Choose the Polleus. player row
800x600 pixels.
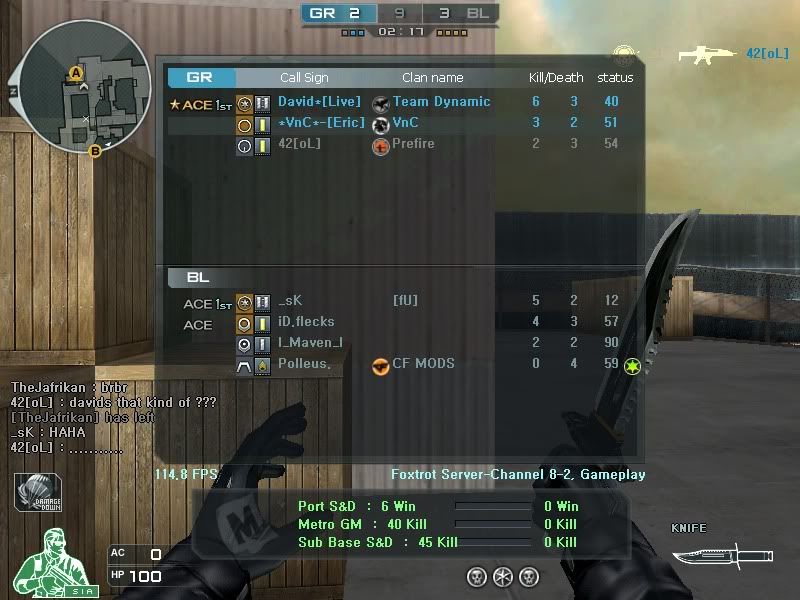click(x=400, y=364)
